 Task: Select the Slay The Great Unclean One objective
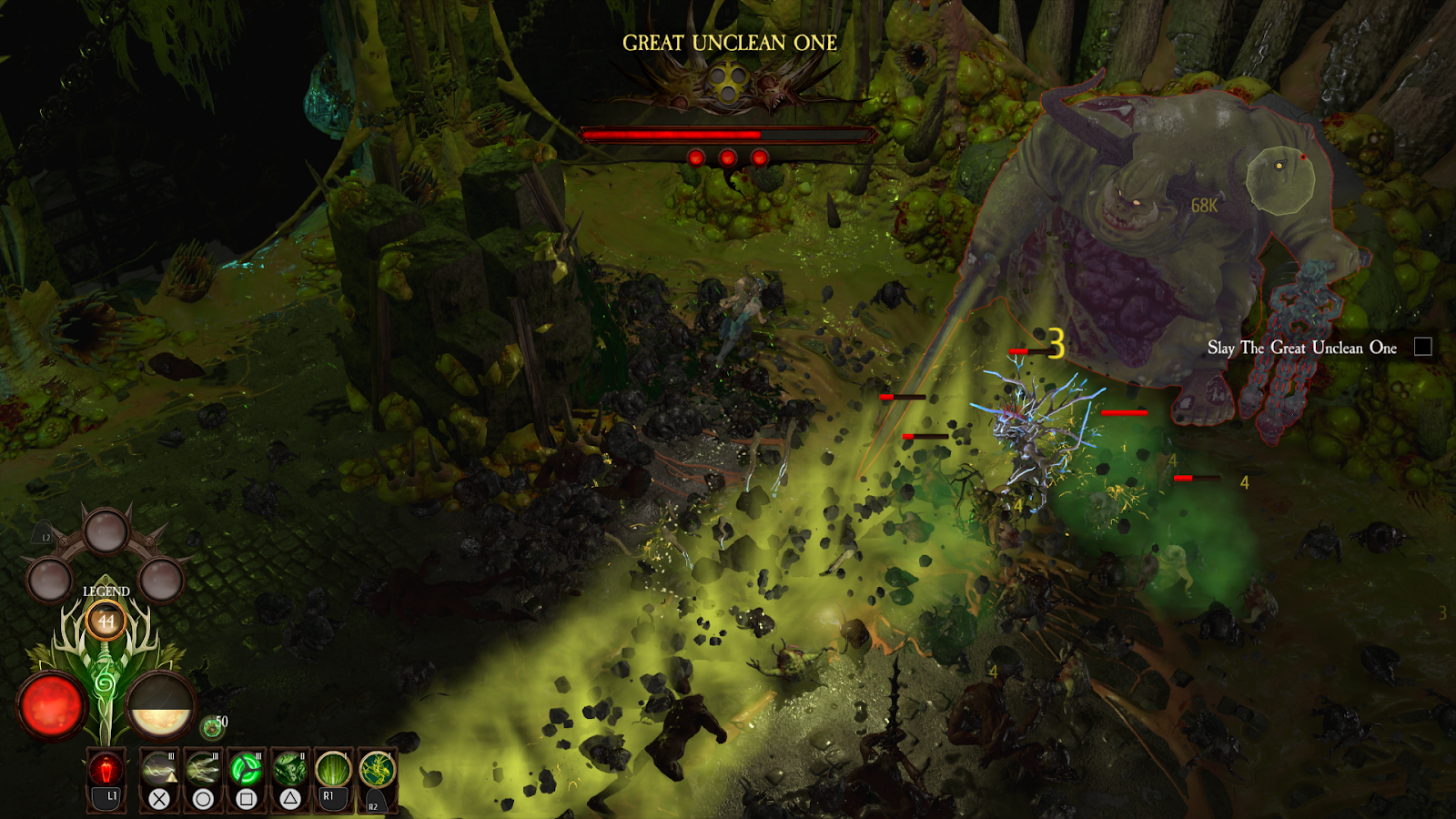tap(1302, 348)
